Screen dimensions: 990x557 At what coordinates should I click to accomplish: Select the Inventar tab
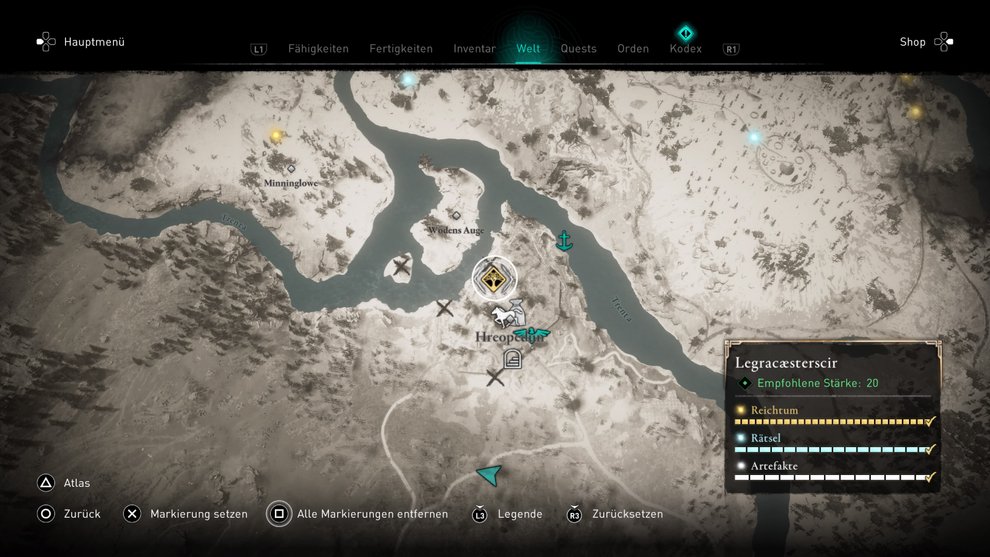pyautogui.click(x=474, y=48)
